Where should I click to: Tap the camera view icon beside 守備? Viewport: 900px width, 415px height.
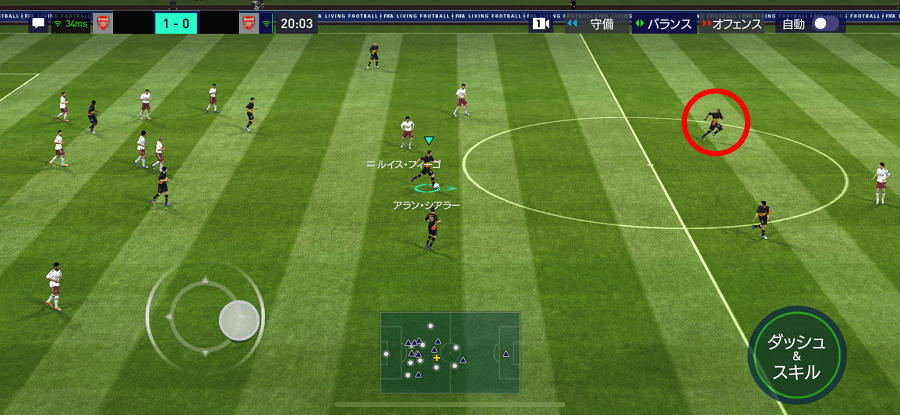click(x=541, y=24)
